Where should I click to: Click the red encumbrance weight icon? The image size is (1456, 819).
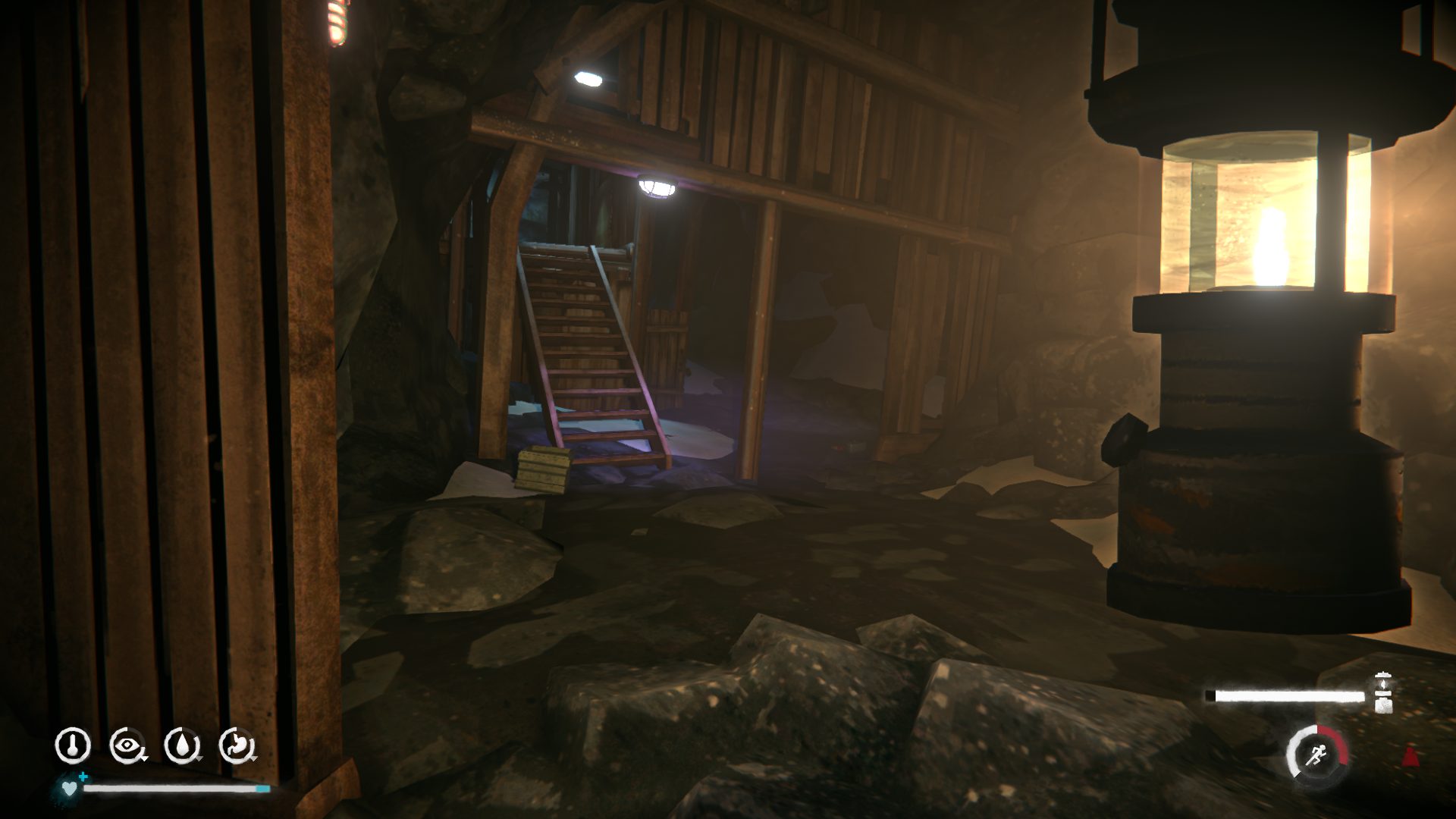click(1410, 755)
